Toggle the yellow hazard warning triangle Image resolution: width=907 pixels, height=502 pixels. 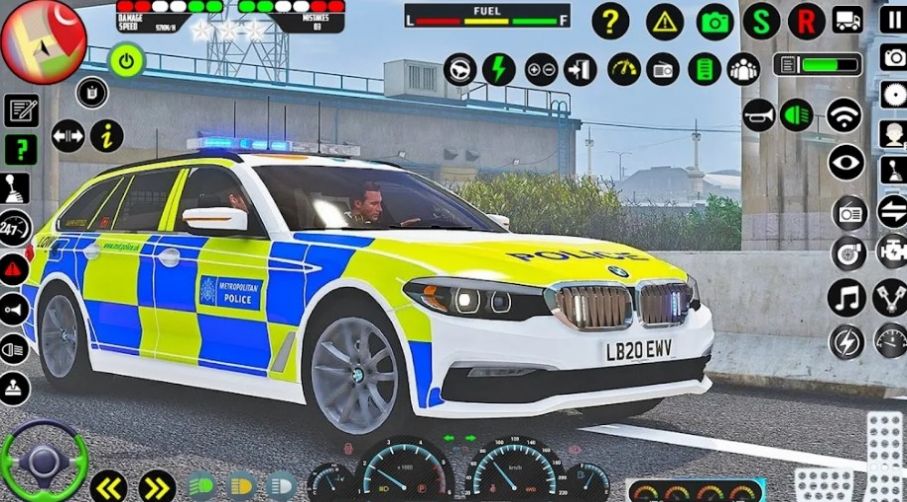(664, 20)
